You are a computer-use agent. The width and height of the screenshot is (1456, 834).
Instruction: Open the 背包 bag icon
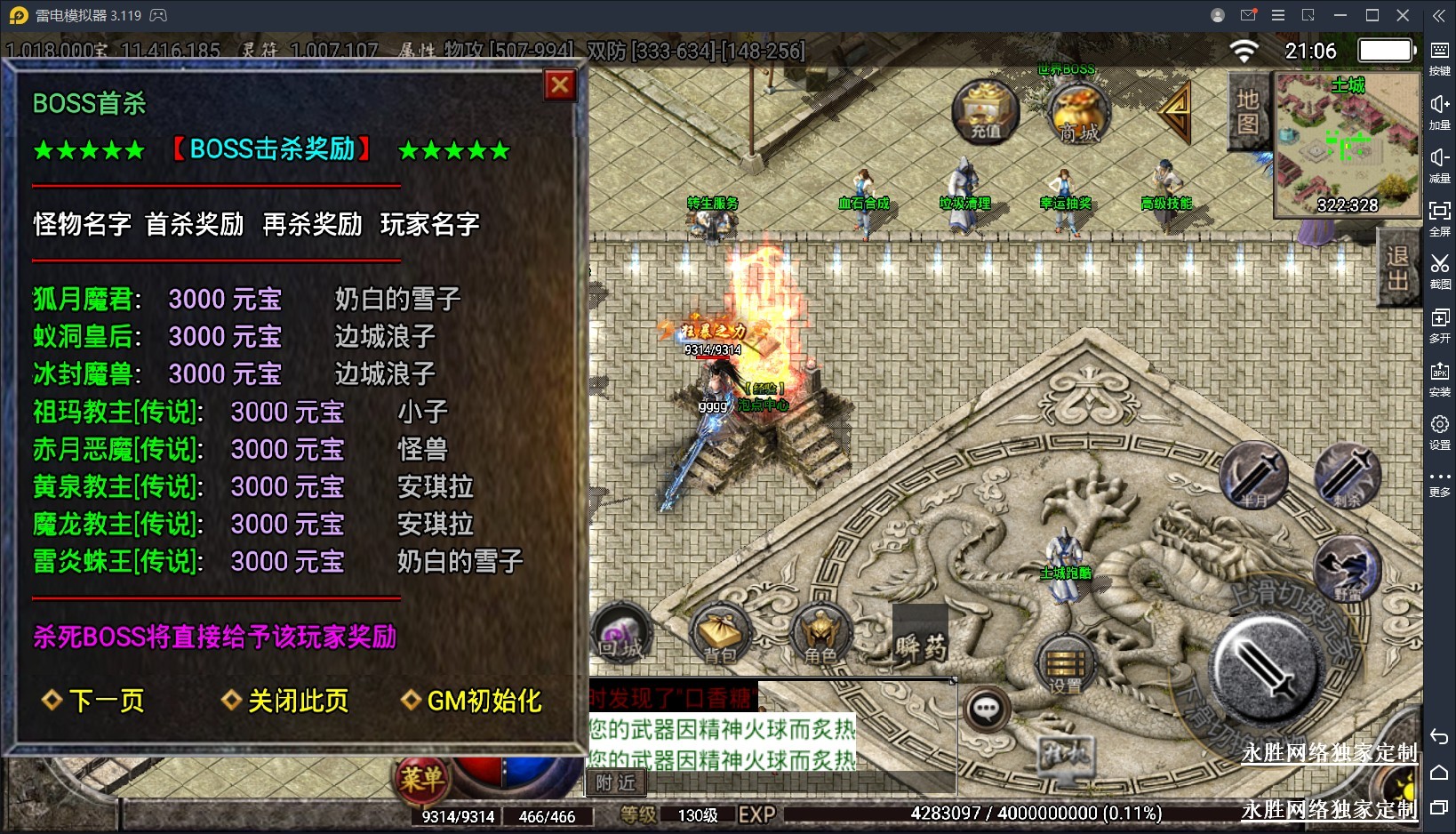[x=721, y=636]
